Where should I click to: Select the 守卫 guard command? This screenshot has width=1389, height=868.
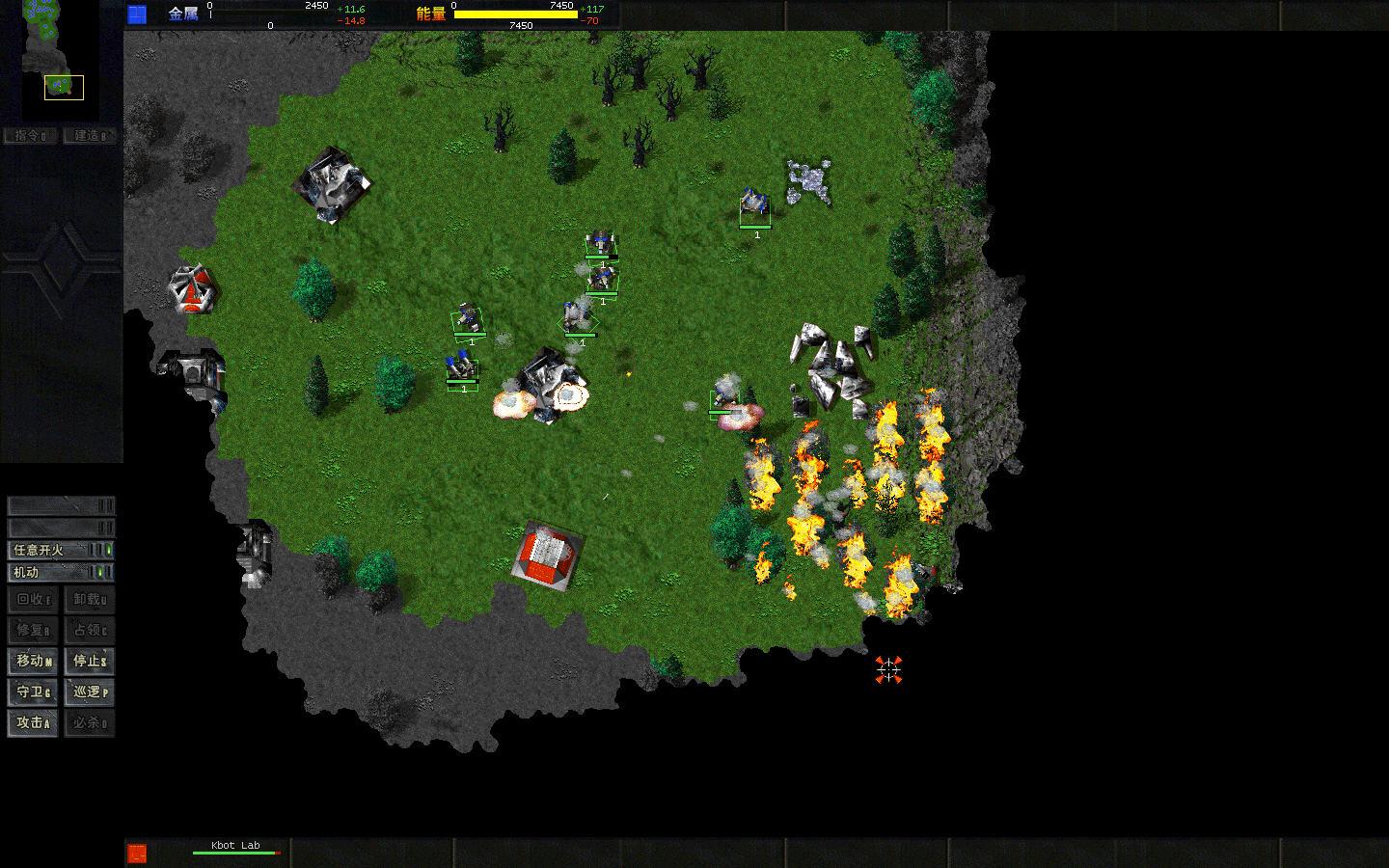pos(34,692)
